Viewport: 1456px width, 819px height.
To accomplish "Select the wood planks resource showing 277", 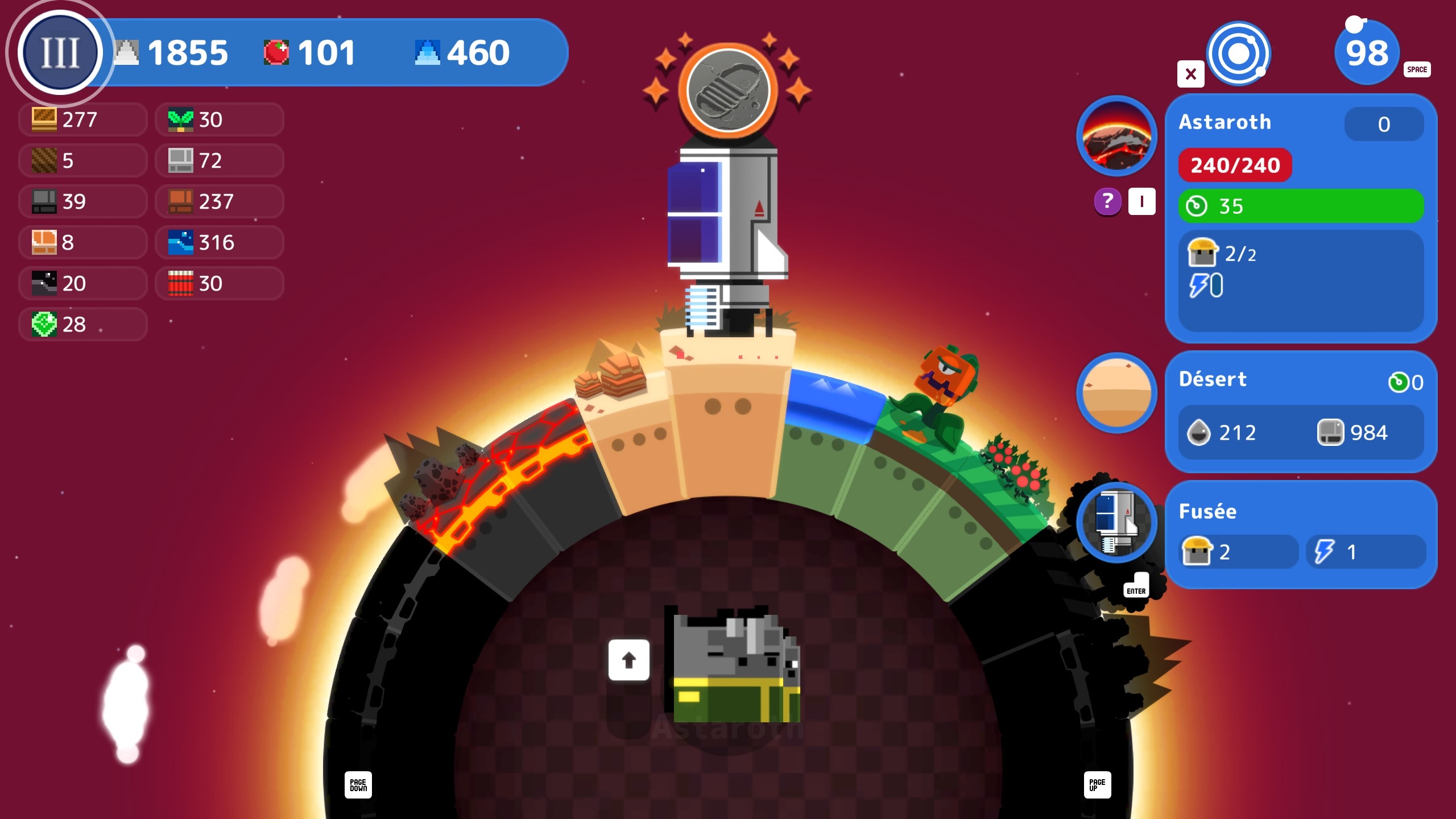I will coord(83,119).
